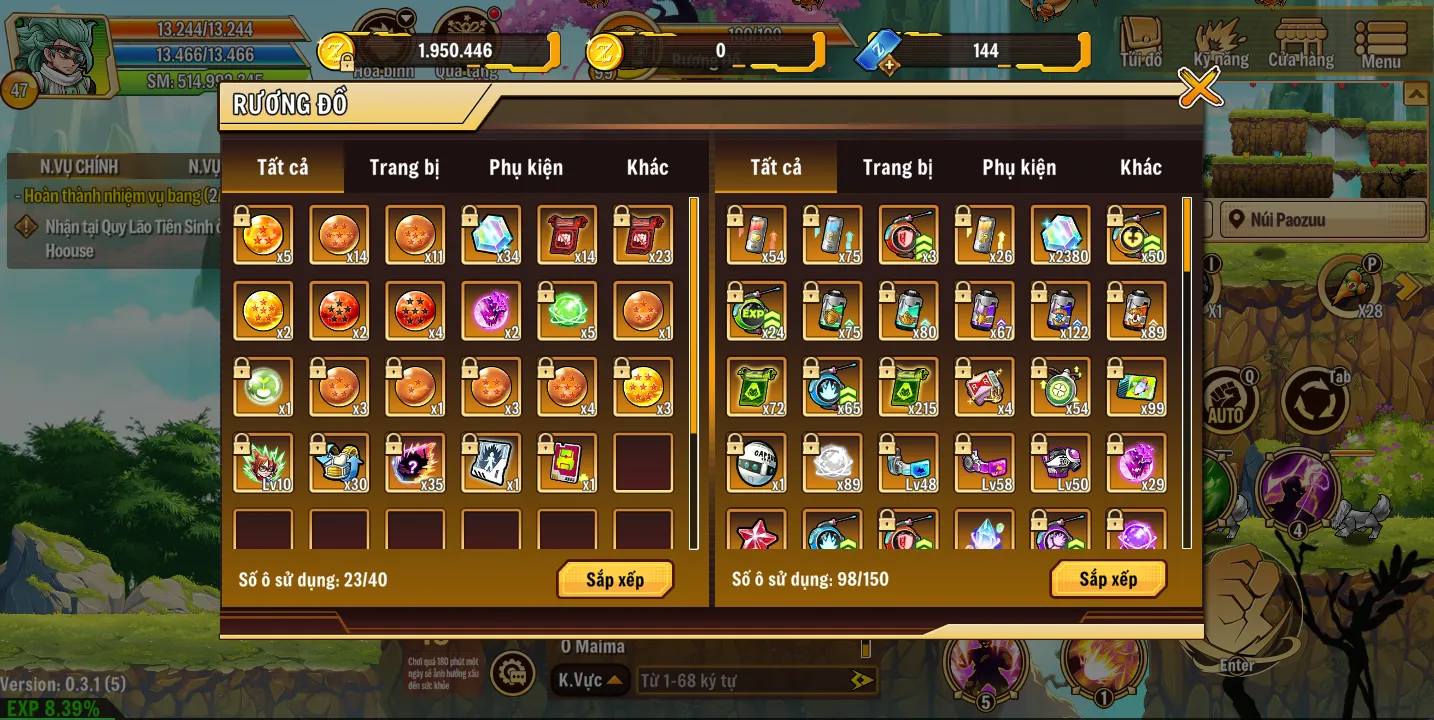Open the Cửa hàng shop icon
Viewport: 1434px width, 720px height.
1301,40
